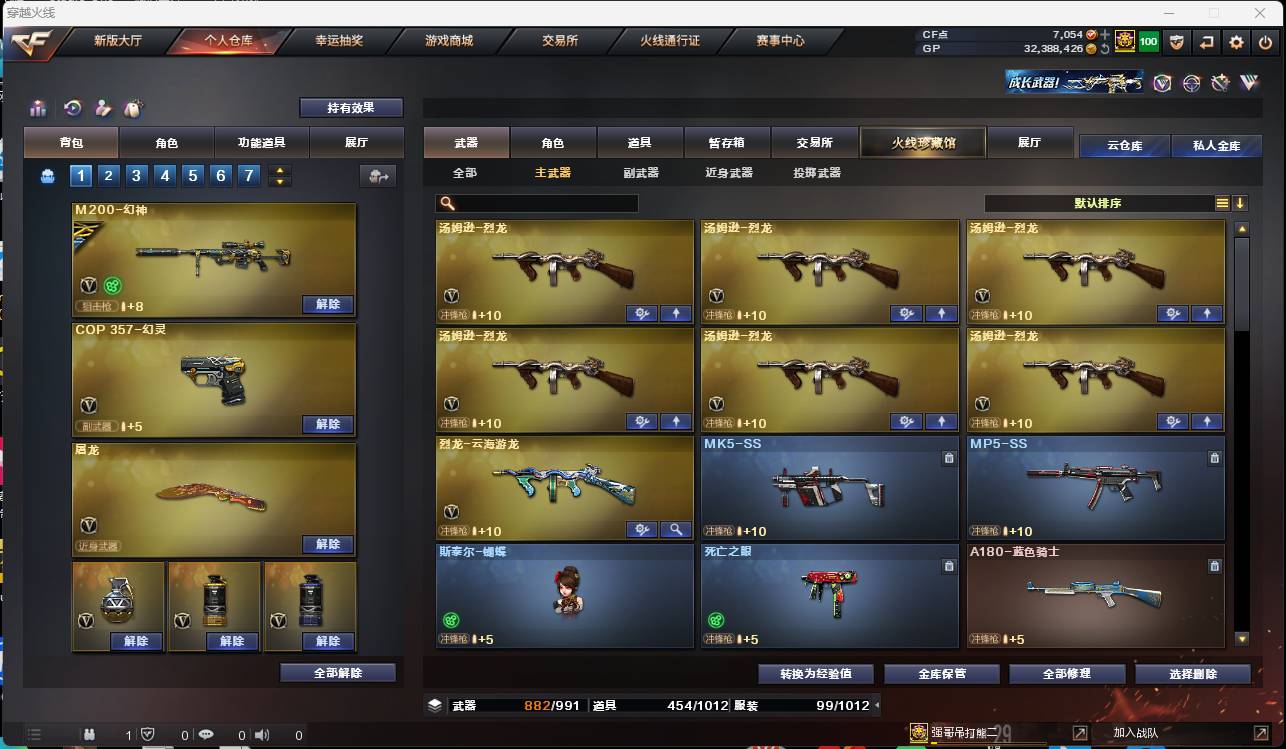Screen dimensions: 1286x749
Task: Click the power/exit icon at top right
Action: [1265, 43]
